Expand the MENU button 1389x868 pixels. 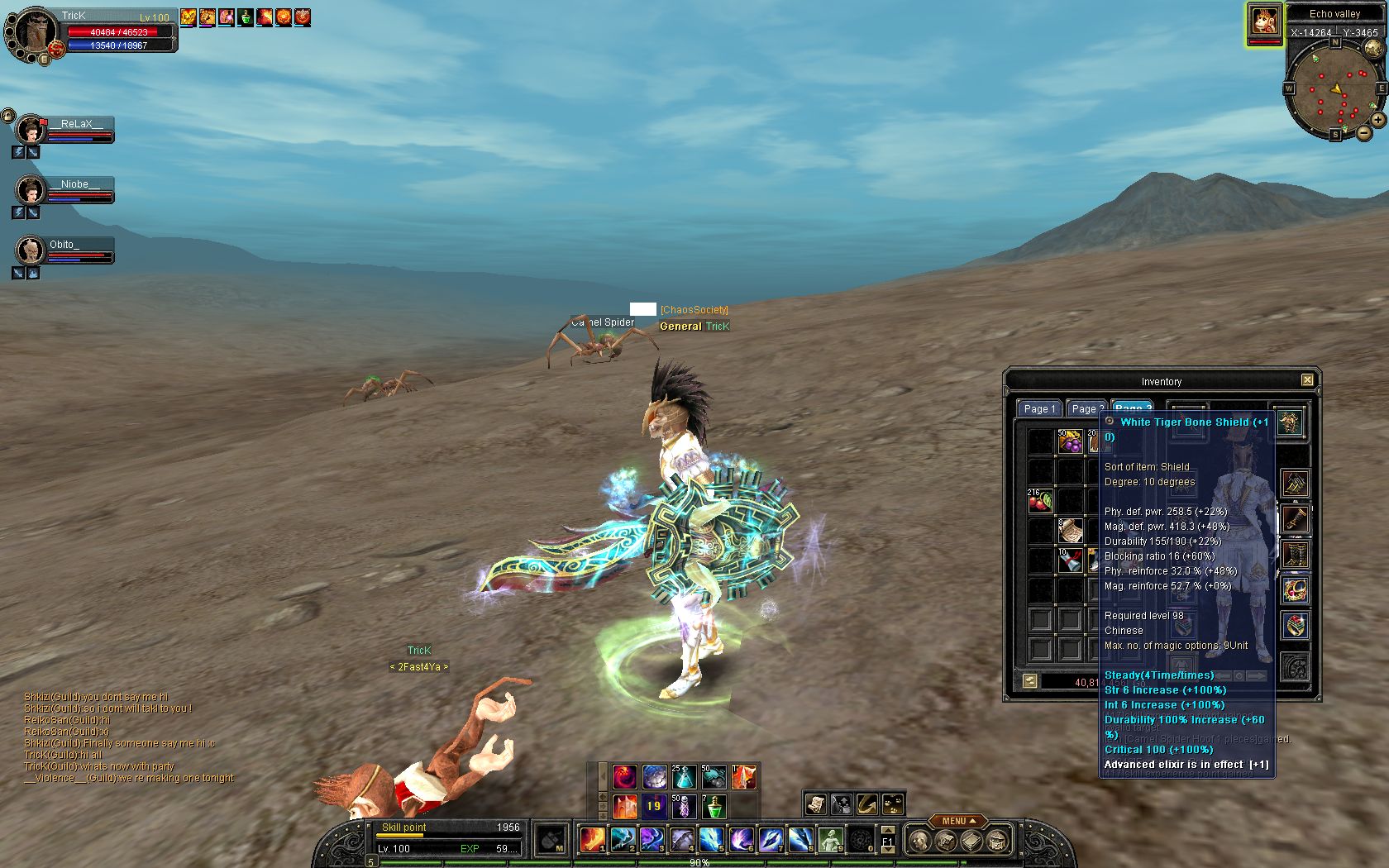[x=958, y=821]
